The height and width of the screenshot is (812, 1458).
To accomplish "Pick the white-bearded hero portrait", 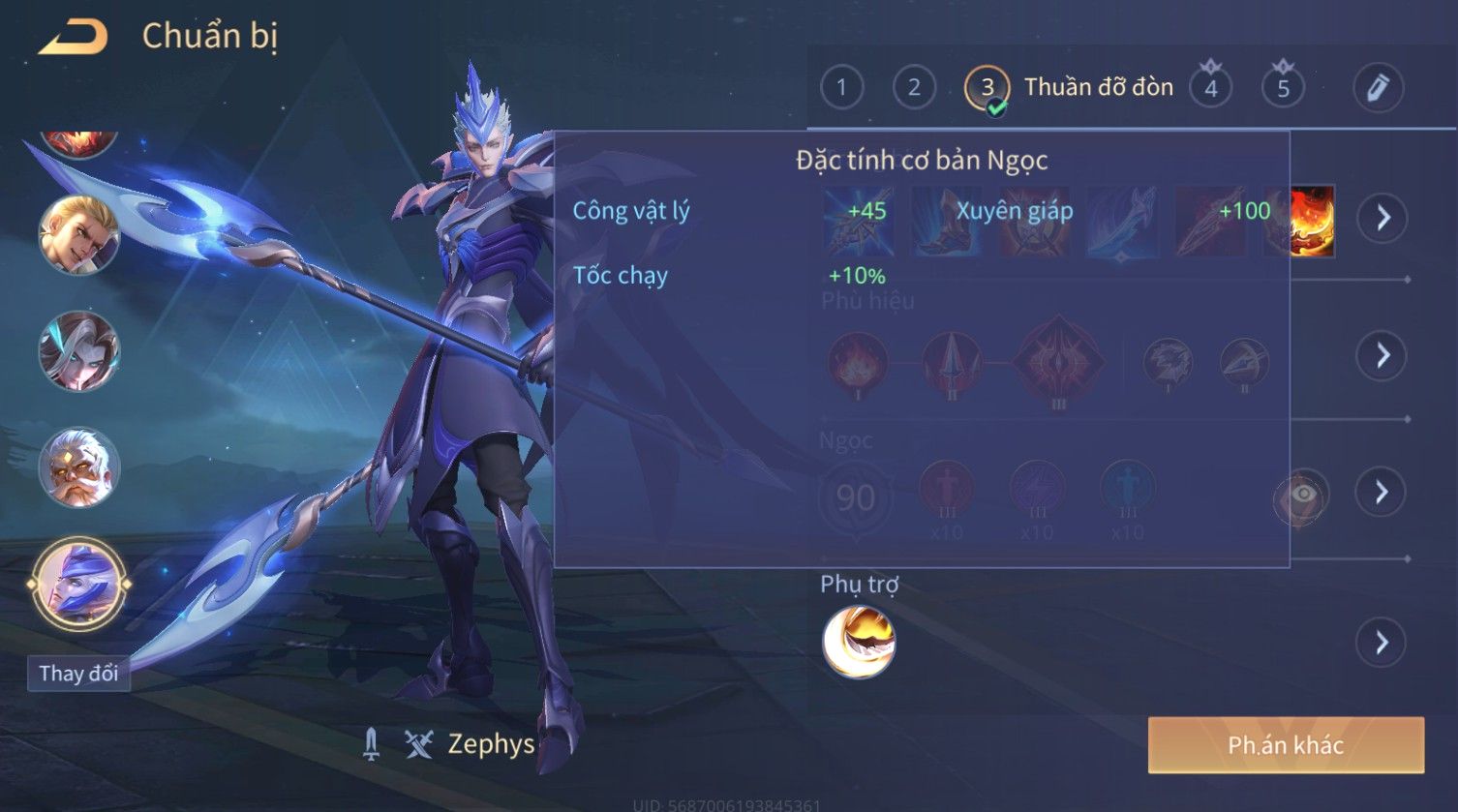I will pos(78,468).
